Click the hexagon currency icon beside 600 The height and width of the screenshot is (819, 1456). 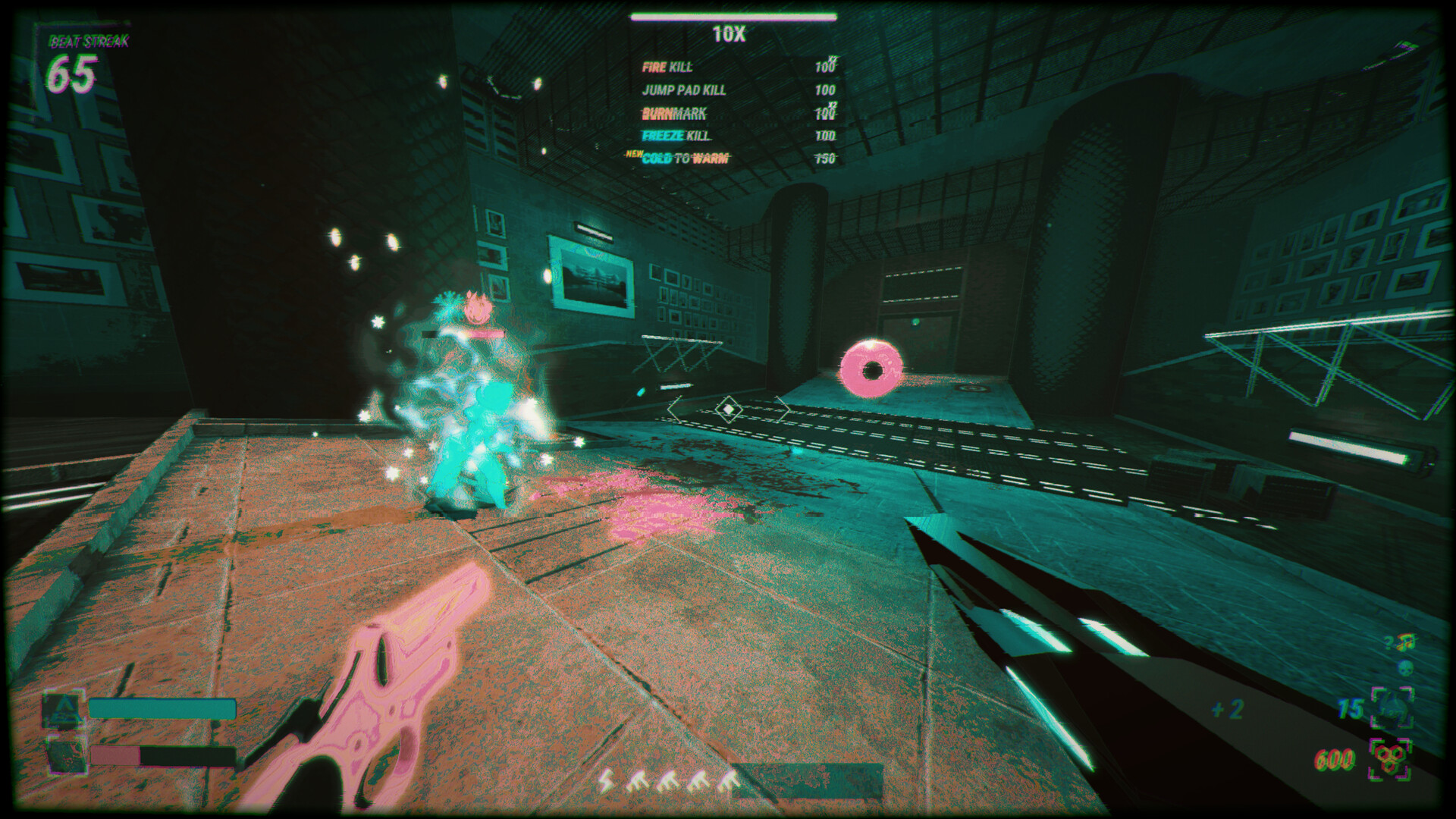tap(1390, 758)
